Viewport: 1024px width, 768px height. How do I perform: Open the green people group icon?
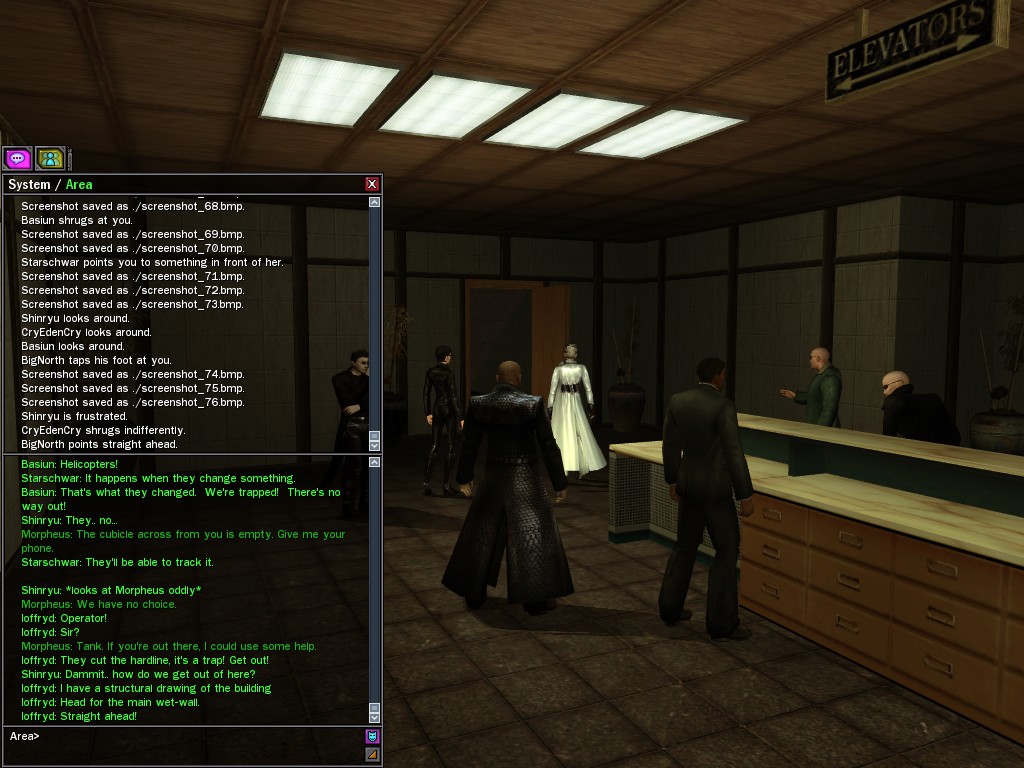[50, 158]
